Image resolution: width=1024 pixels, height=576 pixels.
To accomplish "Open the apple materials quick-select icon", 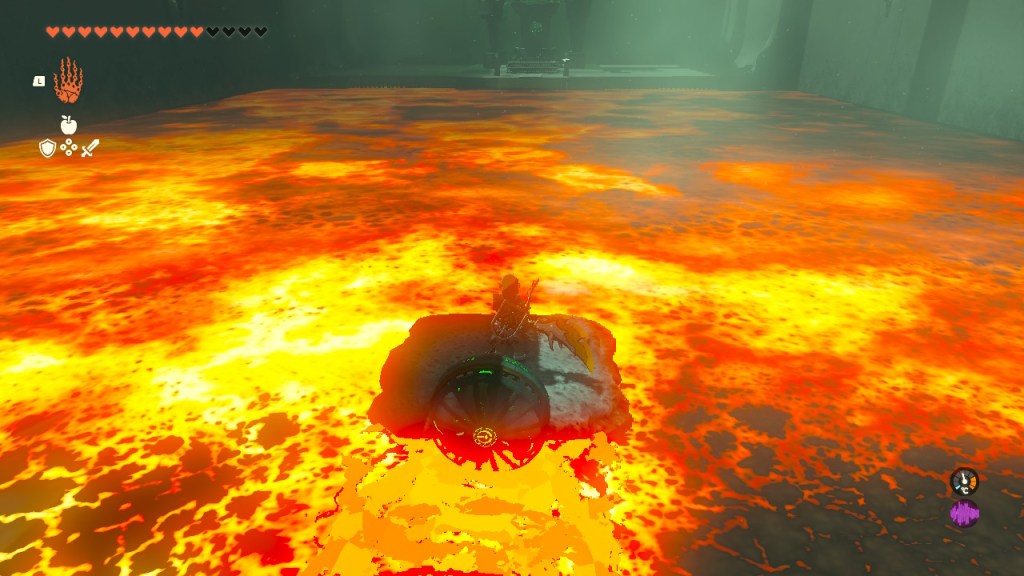I will [68, 125].
